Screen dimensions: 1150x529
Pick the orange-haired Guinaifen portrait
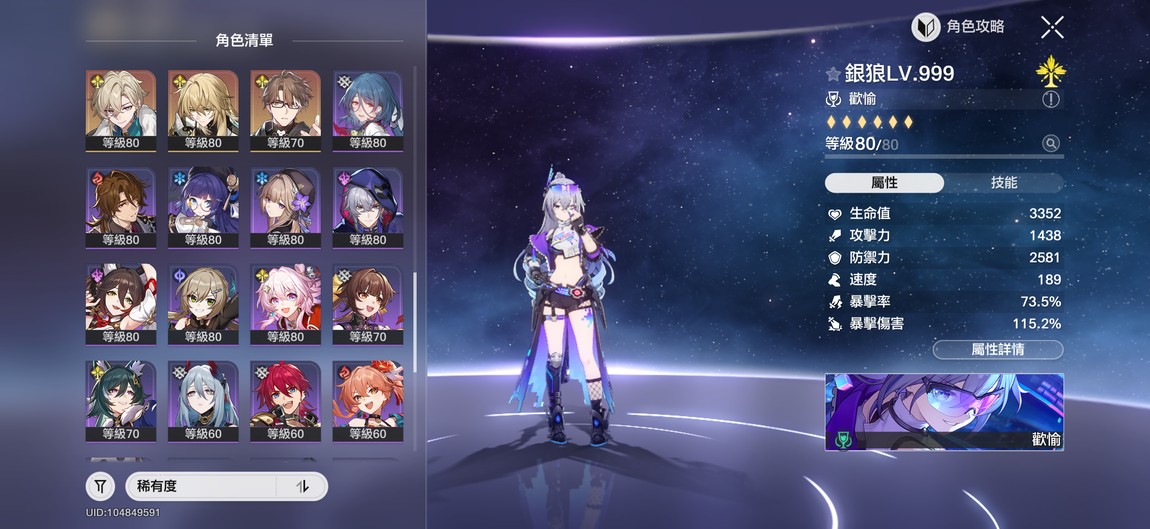367,400
